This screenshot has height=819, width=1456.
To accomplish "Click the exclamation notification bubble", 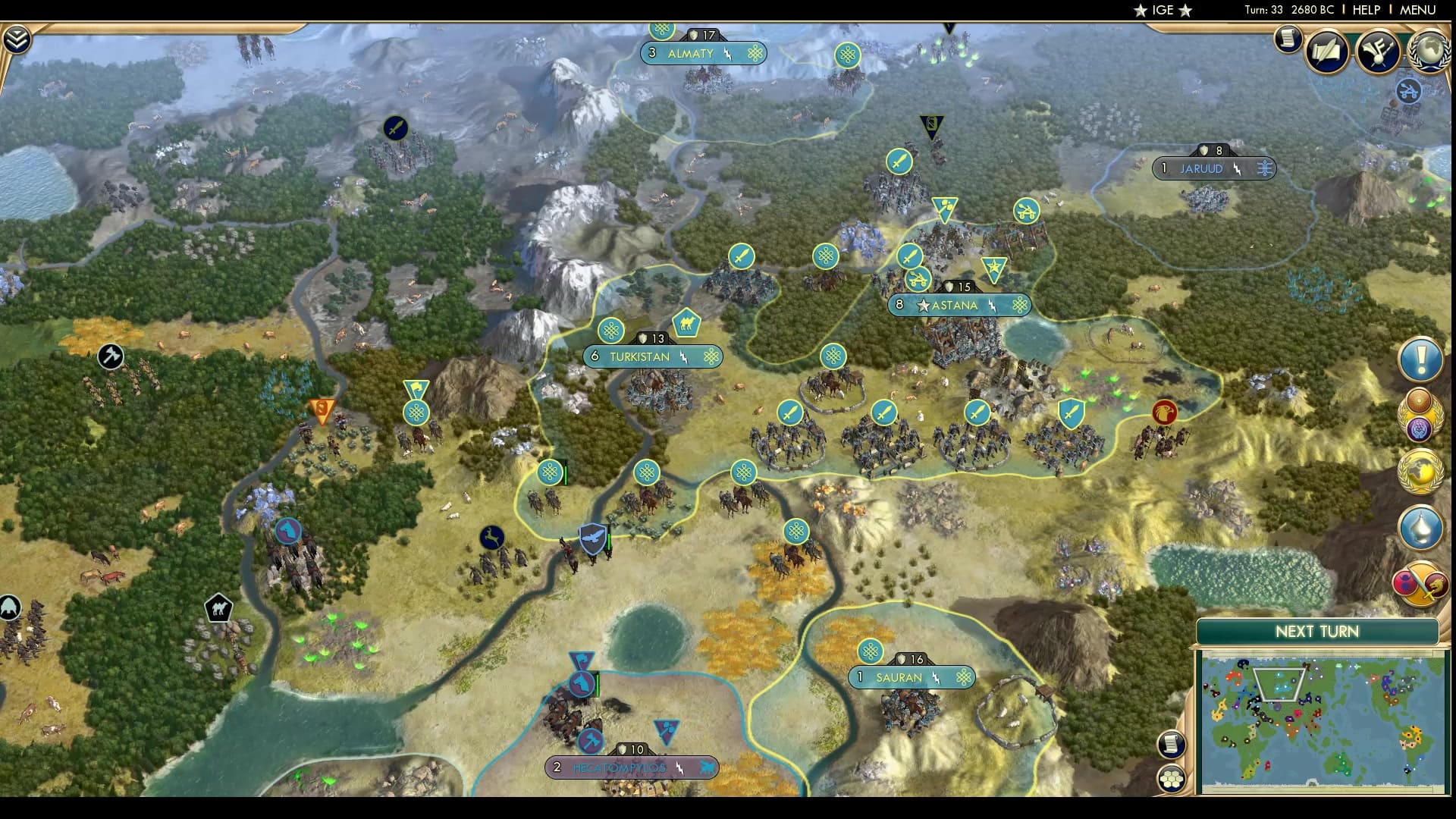I will [x=1421, y=360].
